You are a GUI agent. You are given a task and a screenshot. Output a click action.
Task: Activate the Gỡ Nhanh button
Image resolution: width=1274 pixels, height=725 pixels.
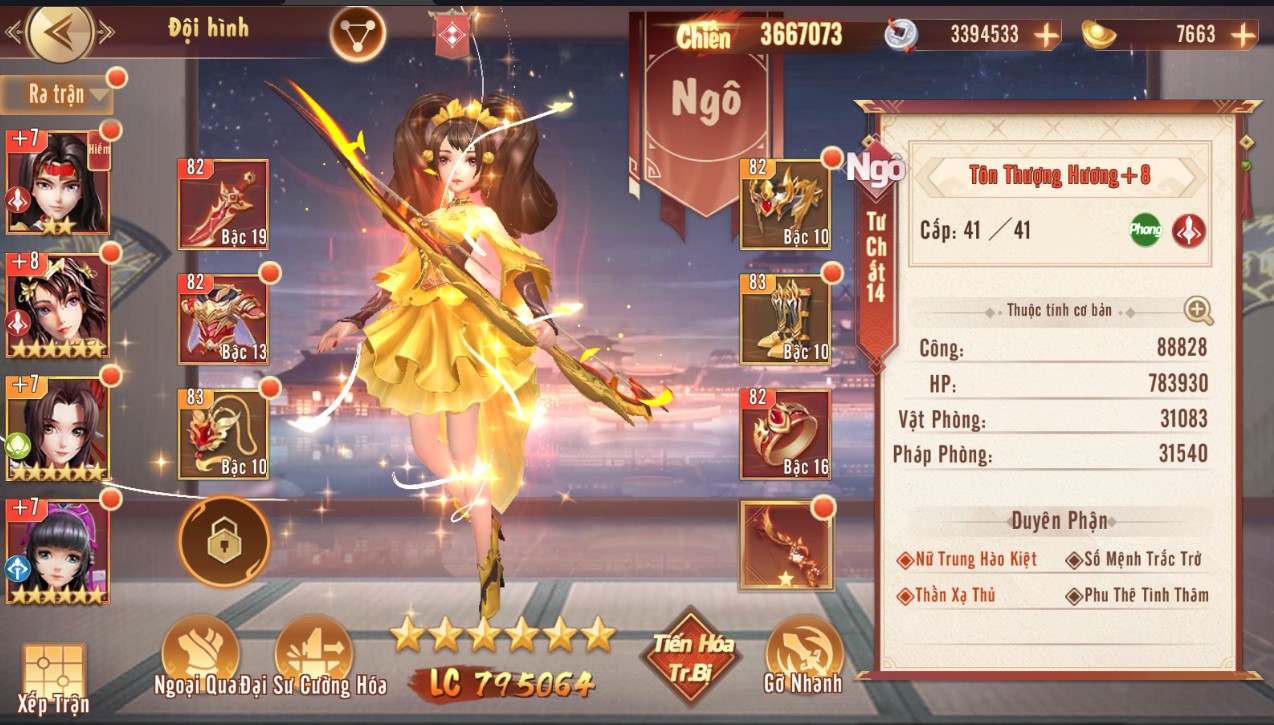point(805,657)
